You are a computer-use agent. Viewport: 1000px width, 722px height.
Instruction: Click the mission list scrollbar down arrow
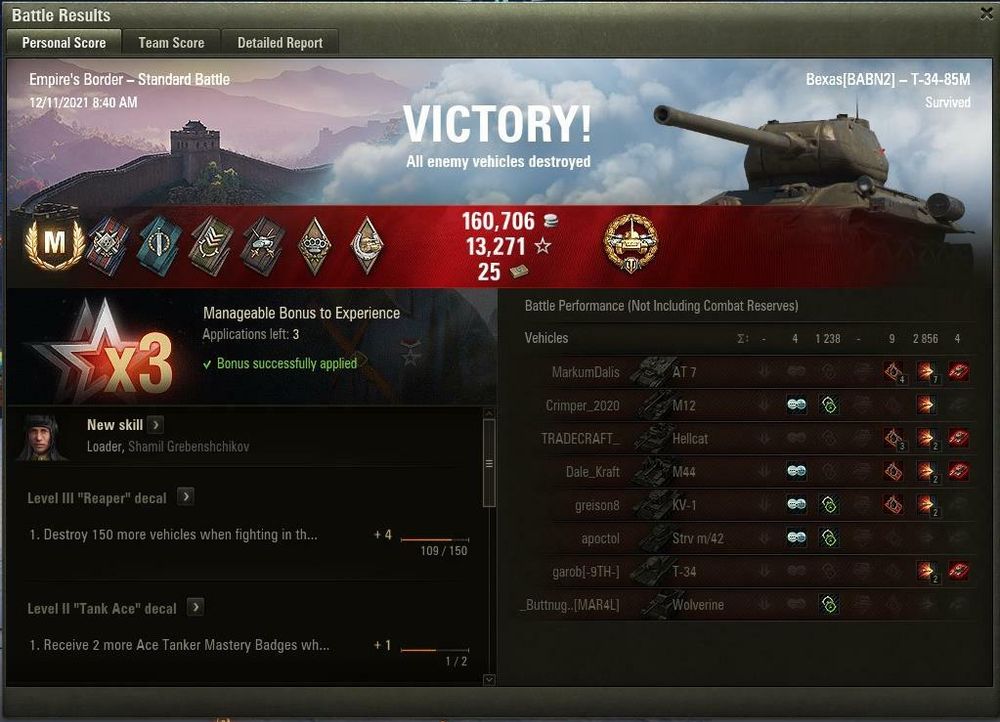coord(489,680)
